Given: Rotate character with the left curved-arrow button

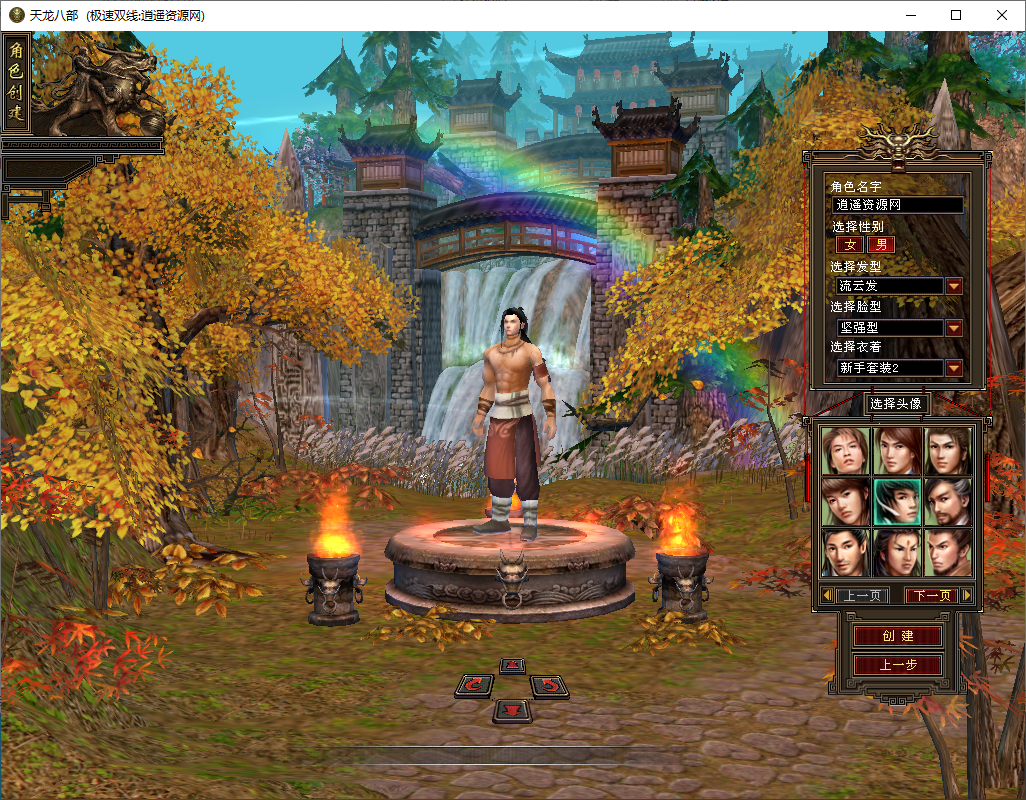Looking at the screenshot, I should [x=474, y=685].
